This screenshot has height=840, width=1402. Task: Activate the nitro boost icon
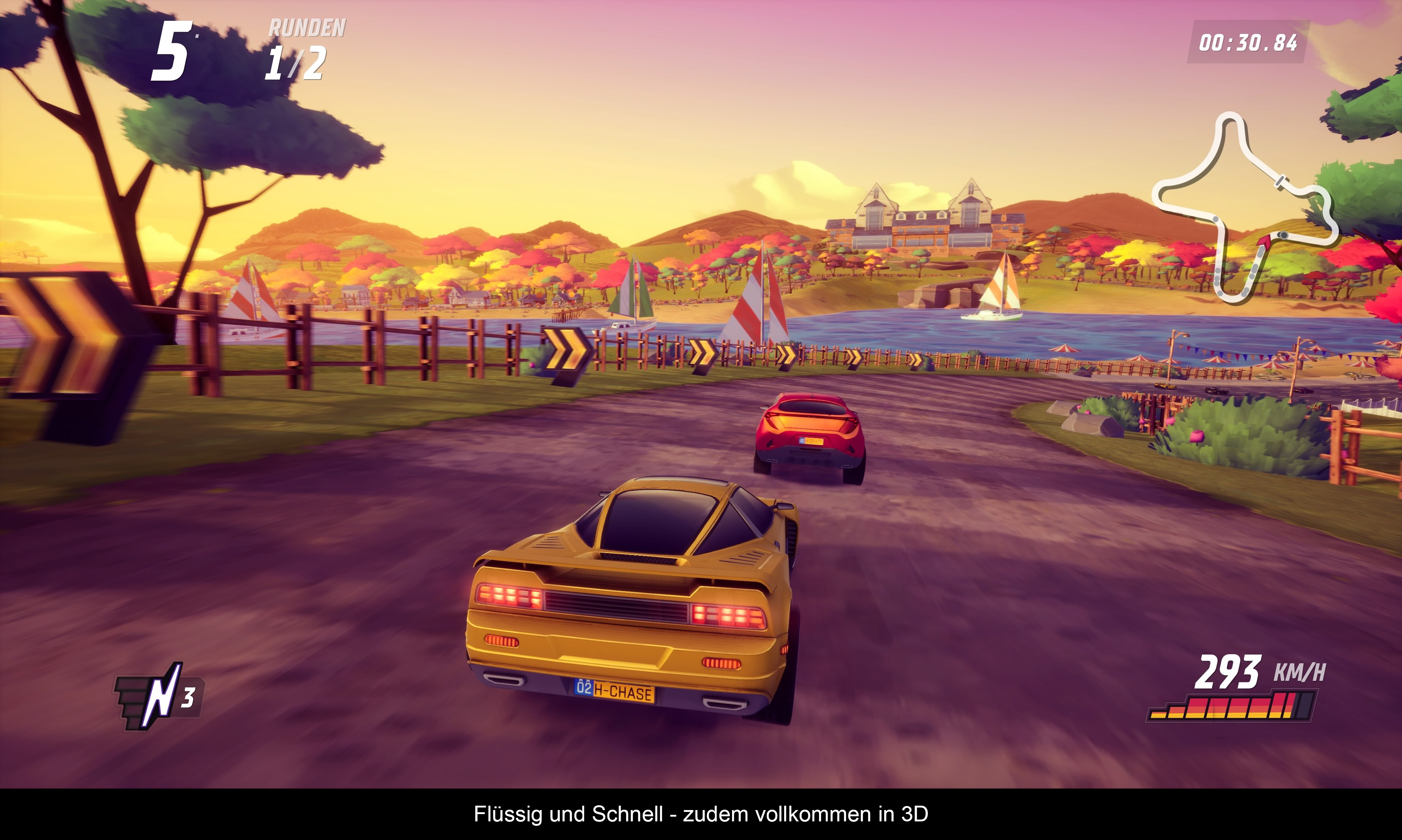[159, 697]
